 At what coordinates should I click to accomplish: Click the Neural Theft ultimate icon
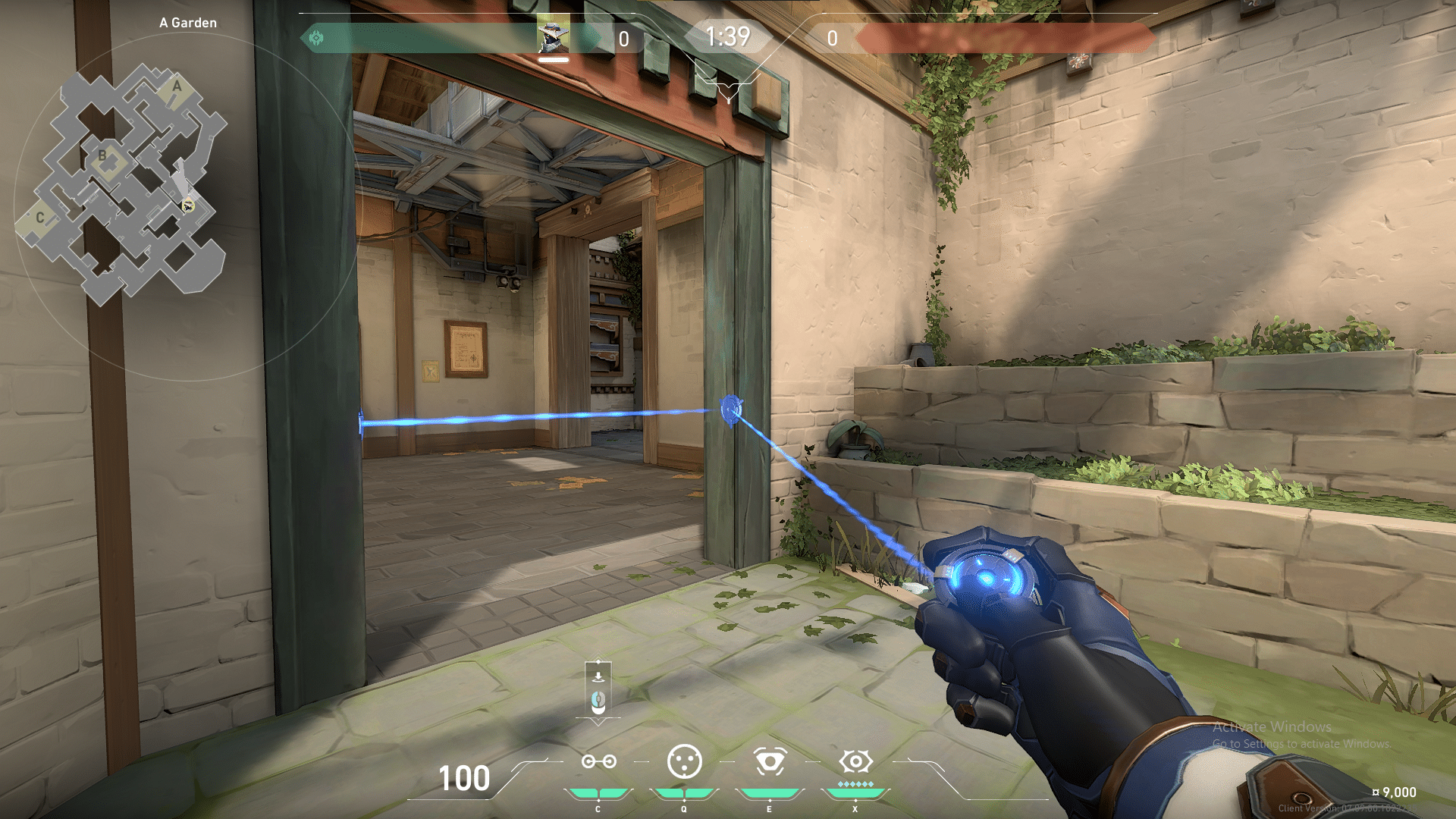(x=855, y=761)
